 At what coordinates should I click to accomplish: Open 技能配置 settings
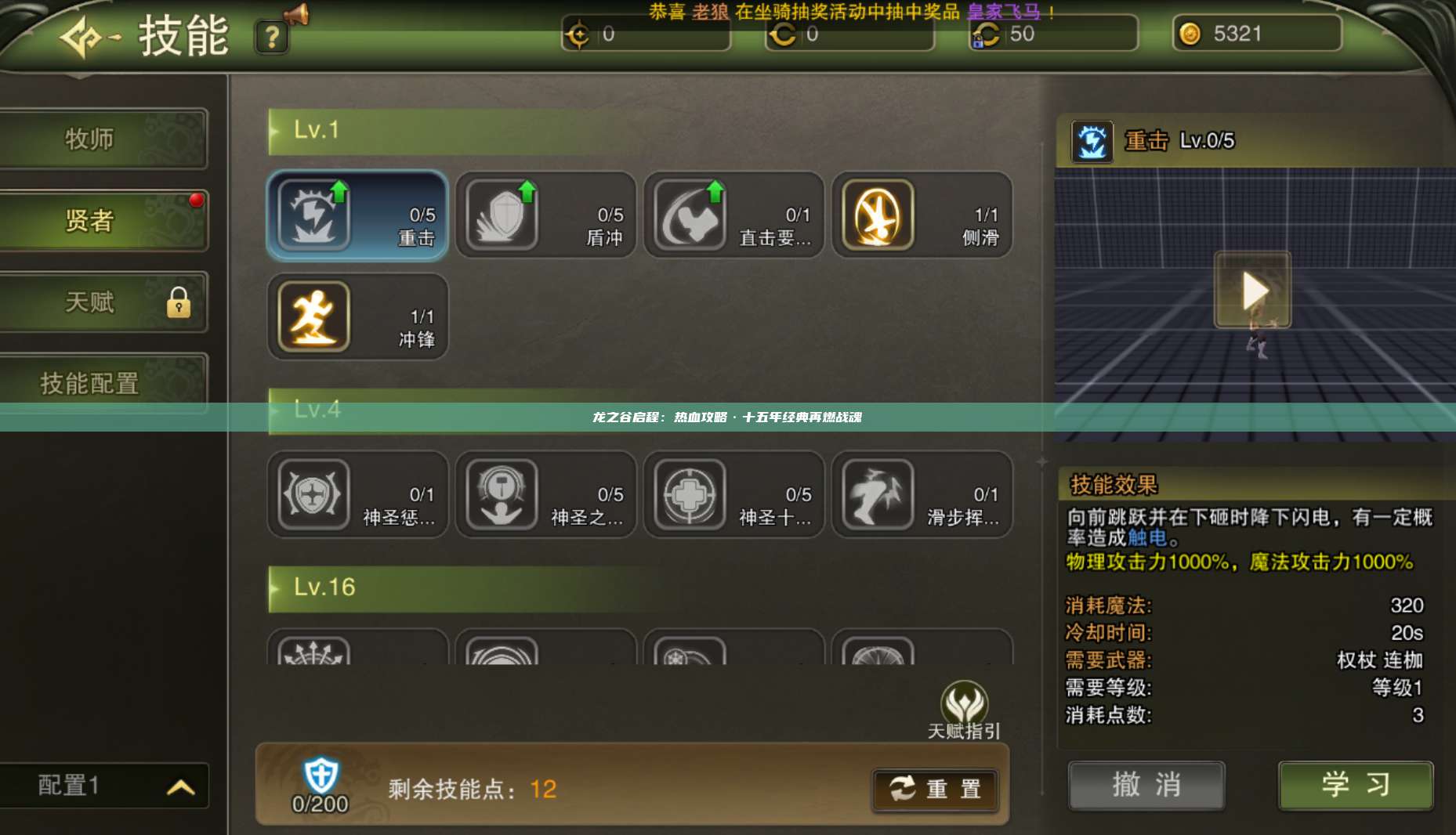tap(89, 384)
